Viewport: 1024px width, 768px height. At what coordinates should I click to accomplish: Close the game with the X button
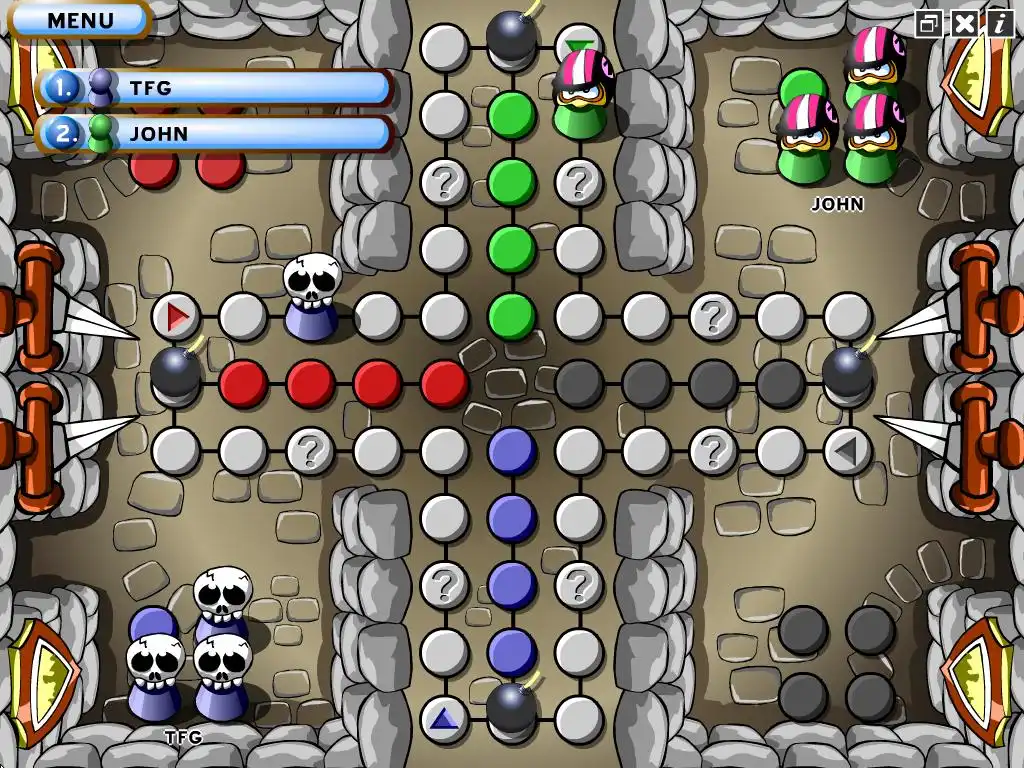click(x=964, y=23)
